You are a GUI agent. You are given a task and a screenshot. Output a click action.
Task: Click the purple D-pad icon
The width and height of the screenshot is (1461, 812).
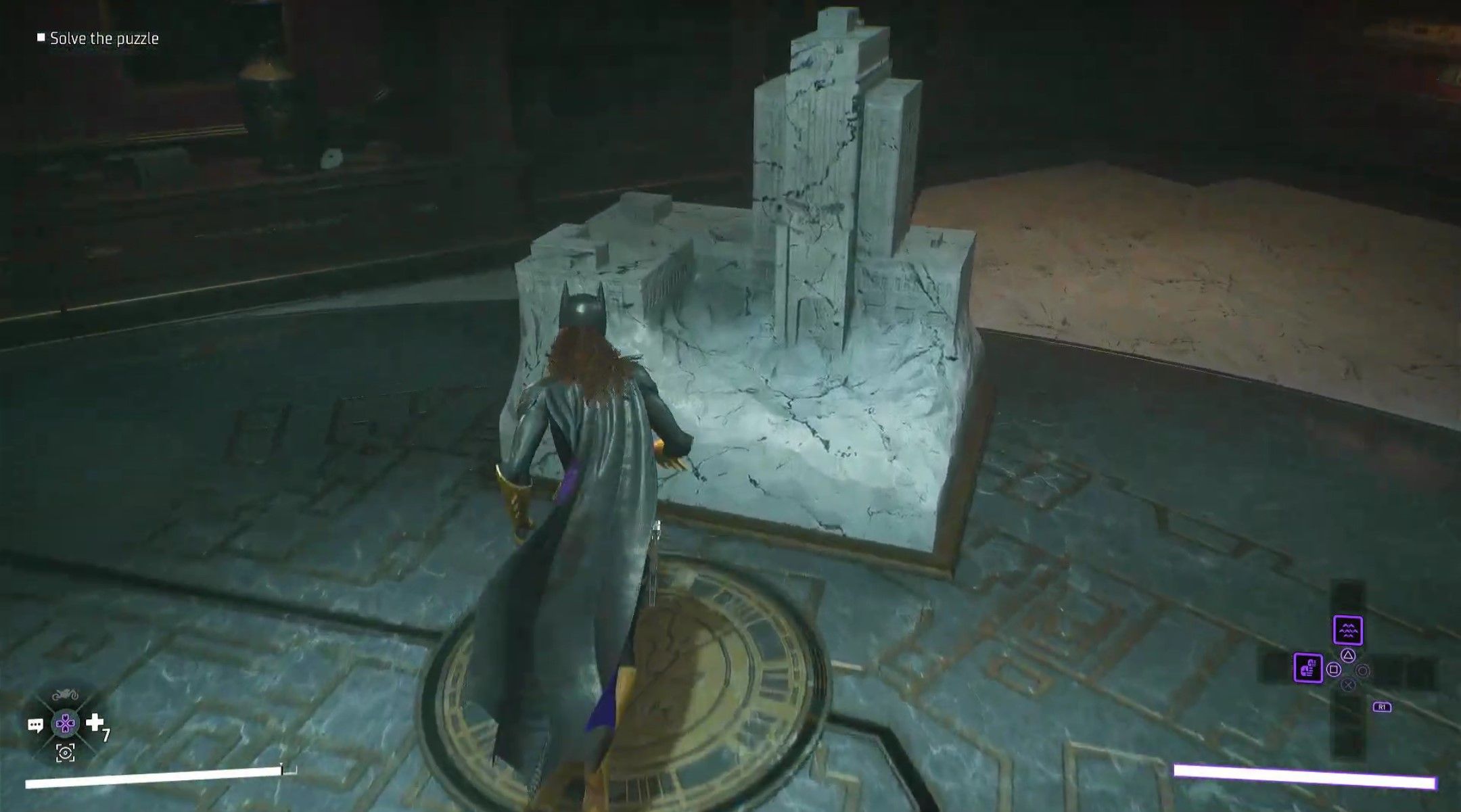(66, 724)
